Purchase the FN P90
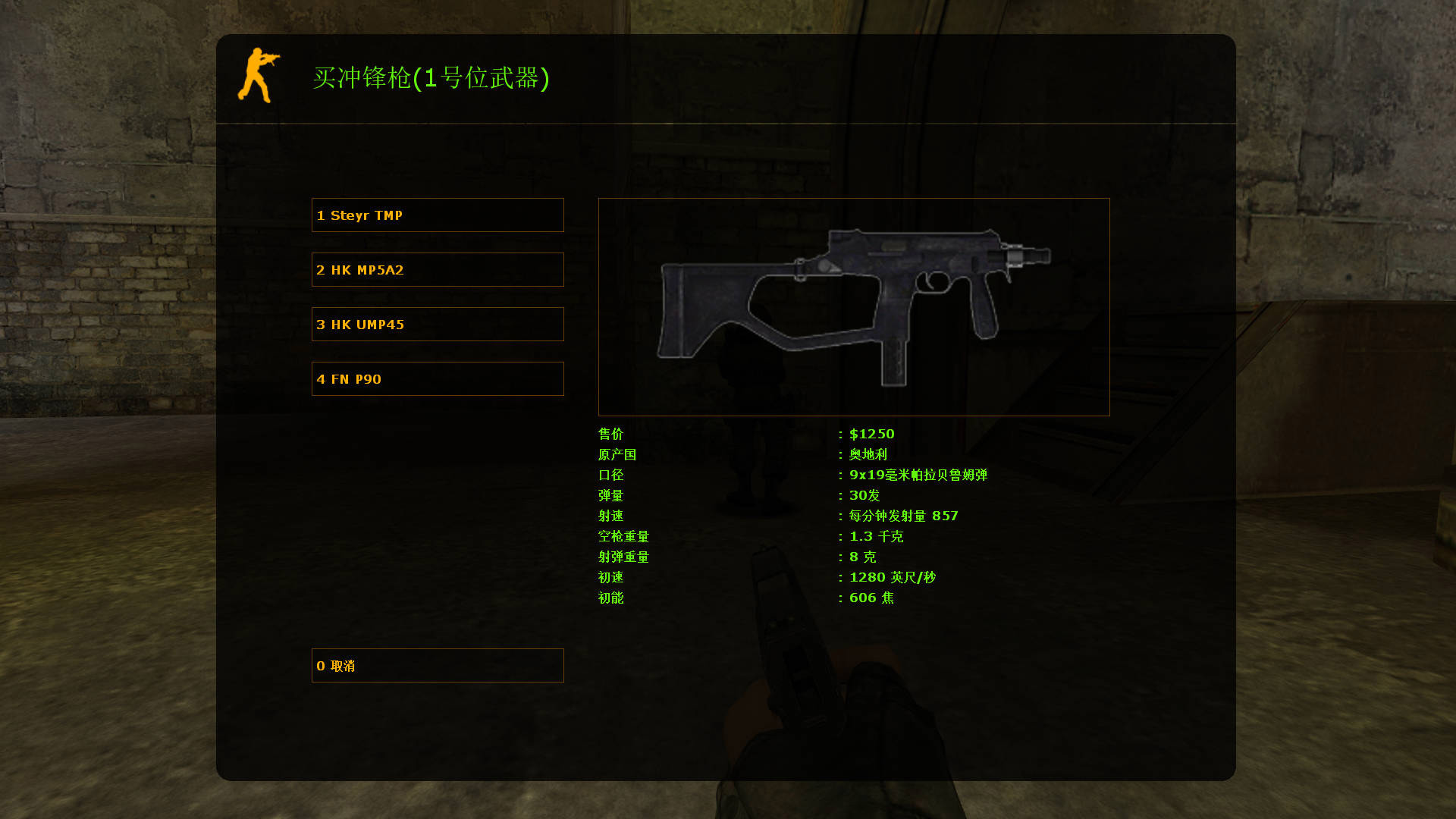This screenshot has height=819, width=1456. 437,378
